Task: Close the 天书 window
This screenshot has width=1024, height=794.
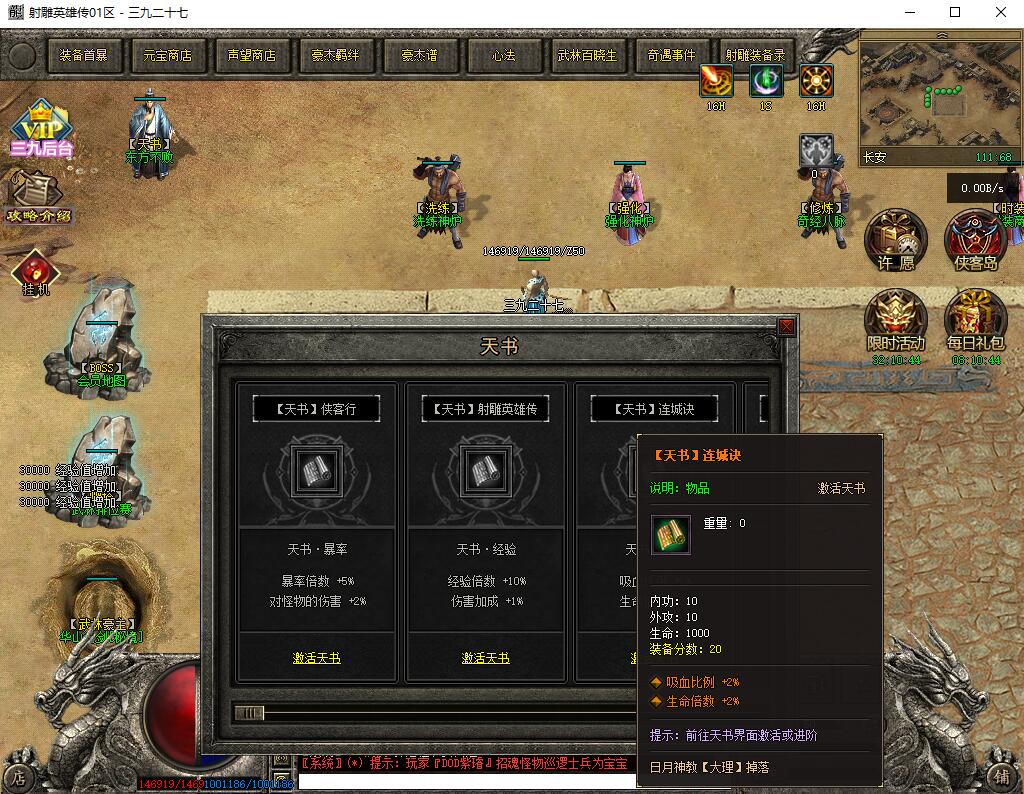Action: pyautogui.click(x=787, y=327)
